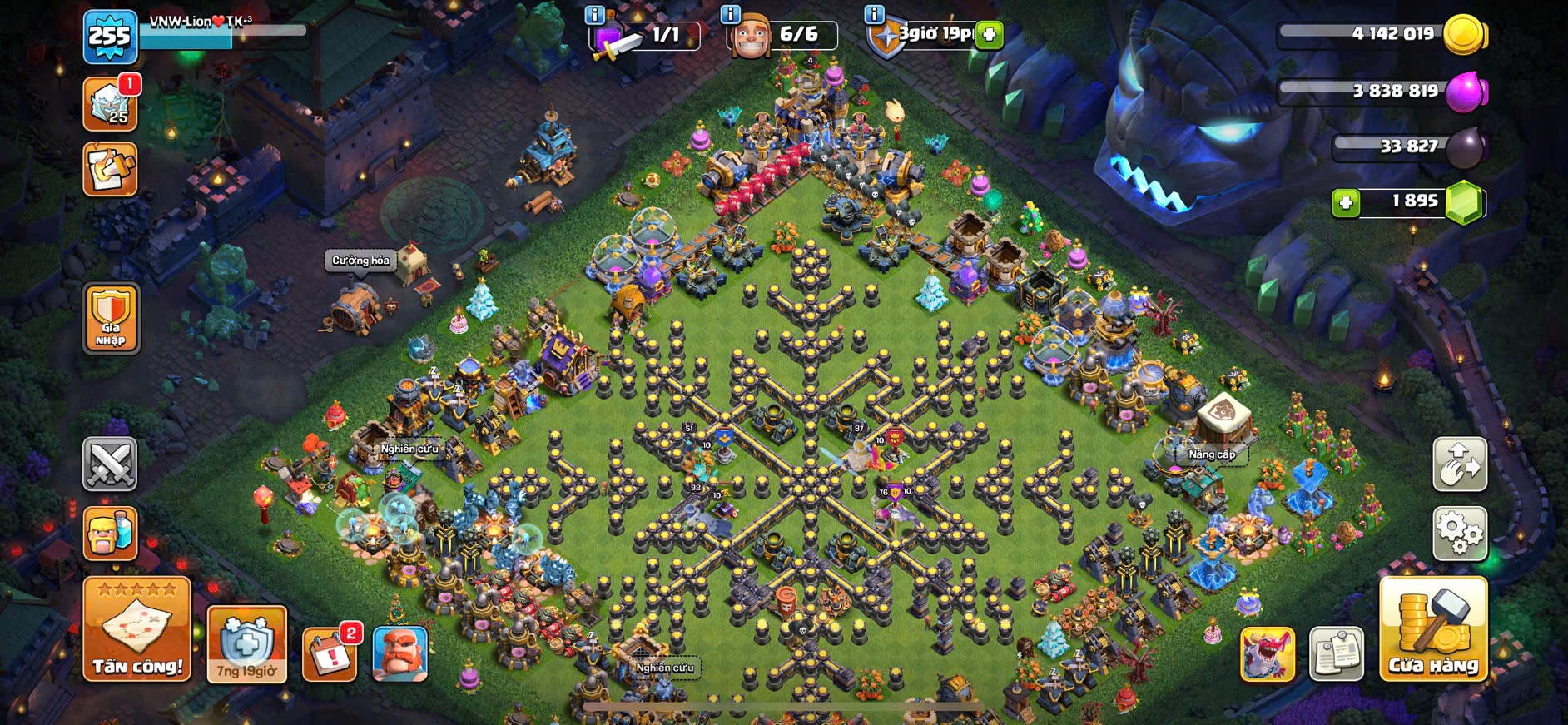Open the barbarian army overview button
This screenshot has width=1568, height=725.
110,534
